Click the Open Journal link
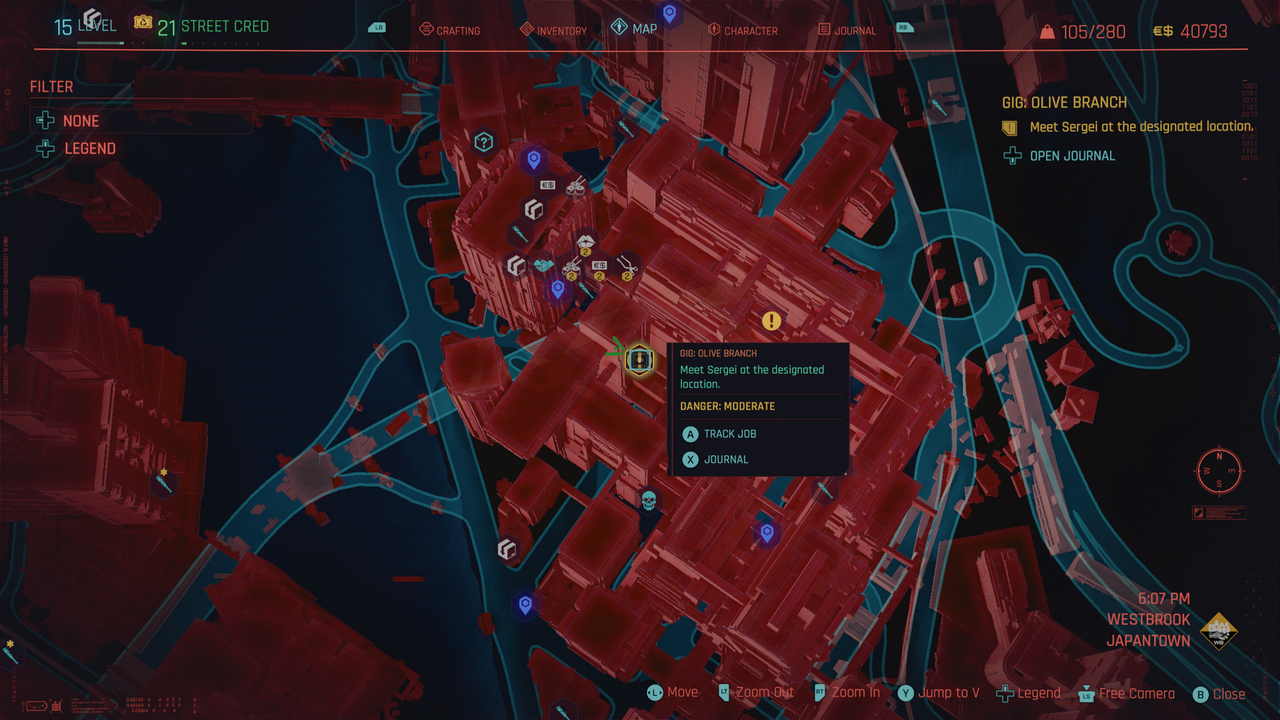Screen dimensions: 1280x720 pyautogui.click(x=1070, y=155)
